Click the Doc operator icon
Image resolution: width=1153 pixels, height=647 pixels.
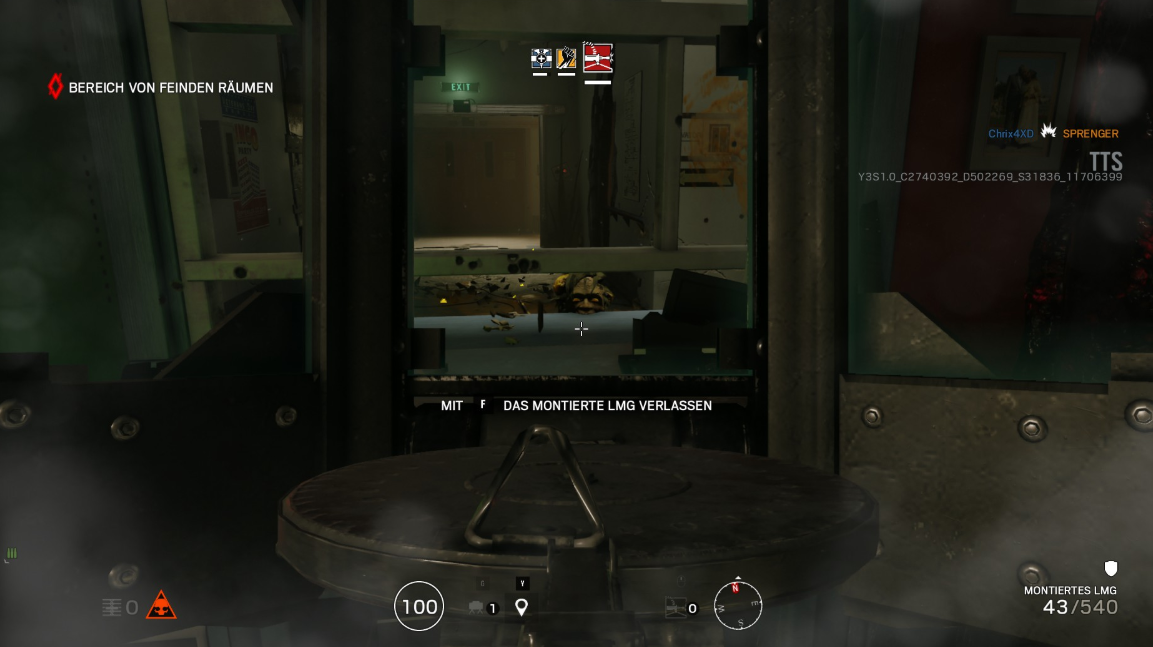540,58
